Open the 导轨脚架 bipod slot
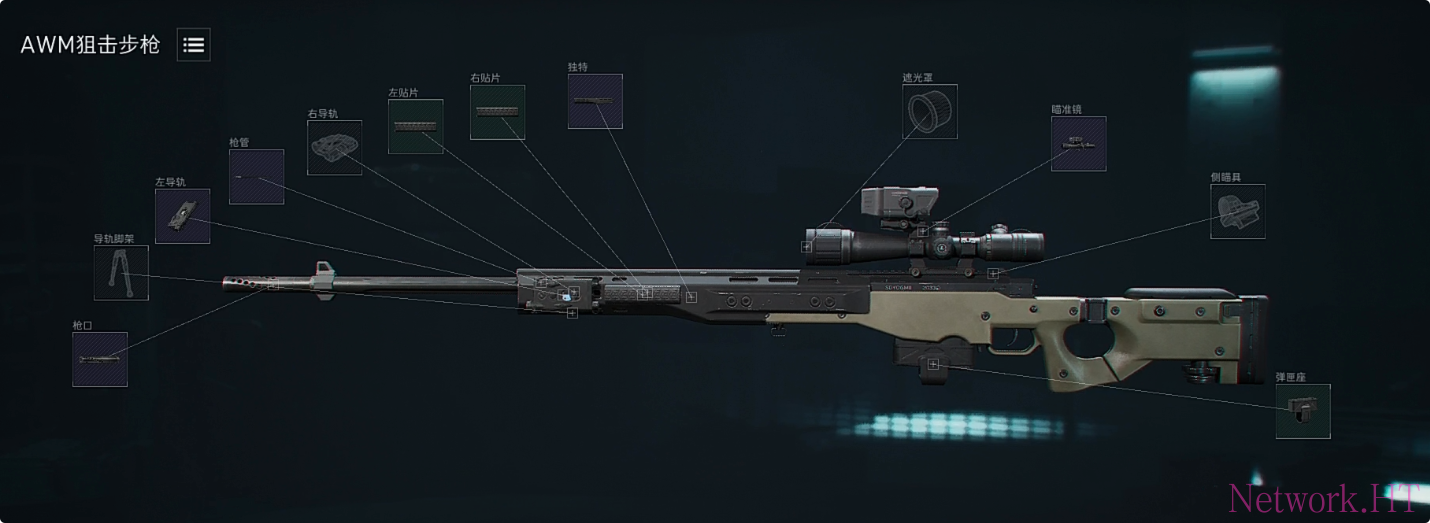 point(121,273)
